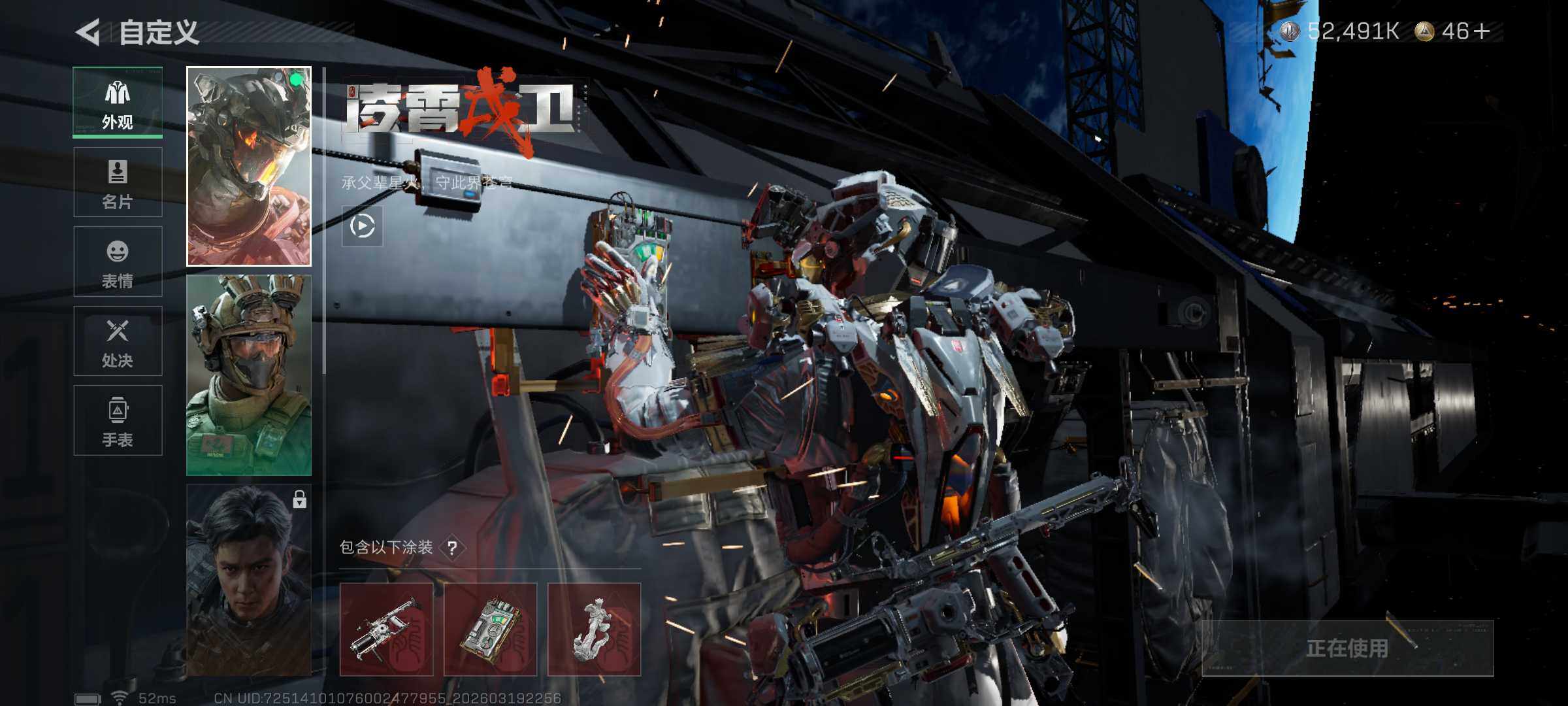
Task: Open the 包含以下涂装 question mark help
Action: [x=452, y=548]
